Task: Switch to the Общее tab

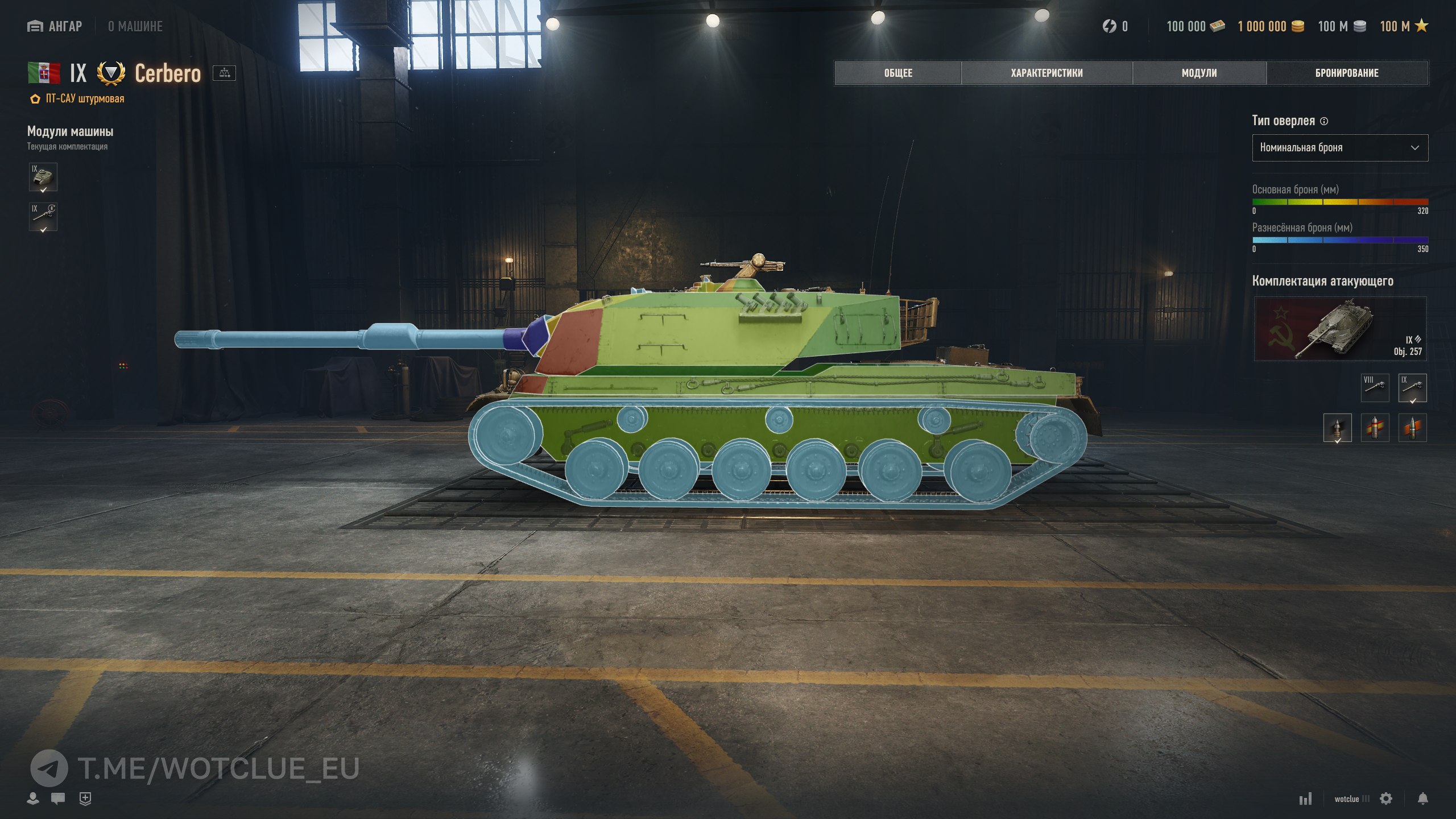Action: click(897, 73)
